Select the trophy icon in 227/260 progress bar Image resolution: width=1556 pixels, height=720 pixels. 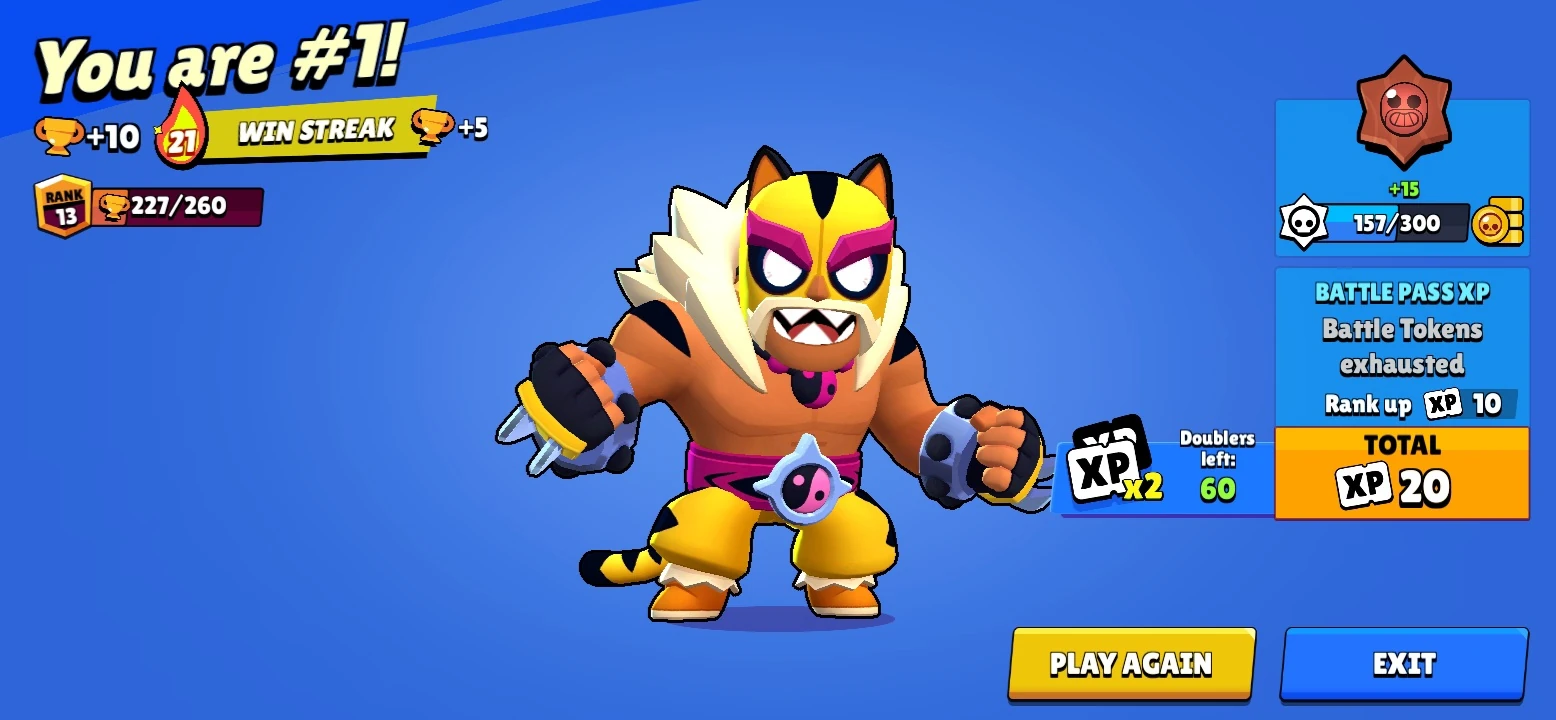(112, 205)
